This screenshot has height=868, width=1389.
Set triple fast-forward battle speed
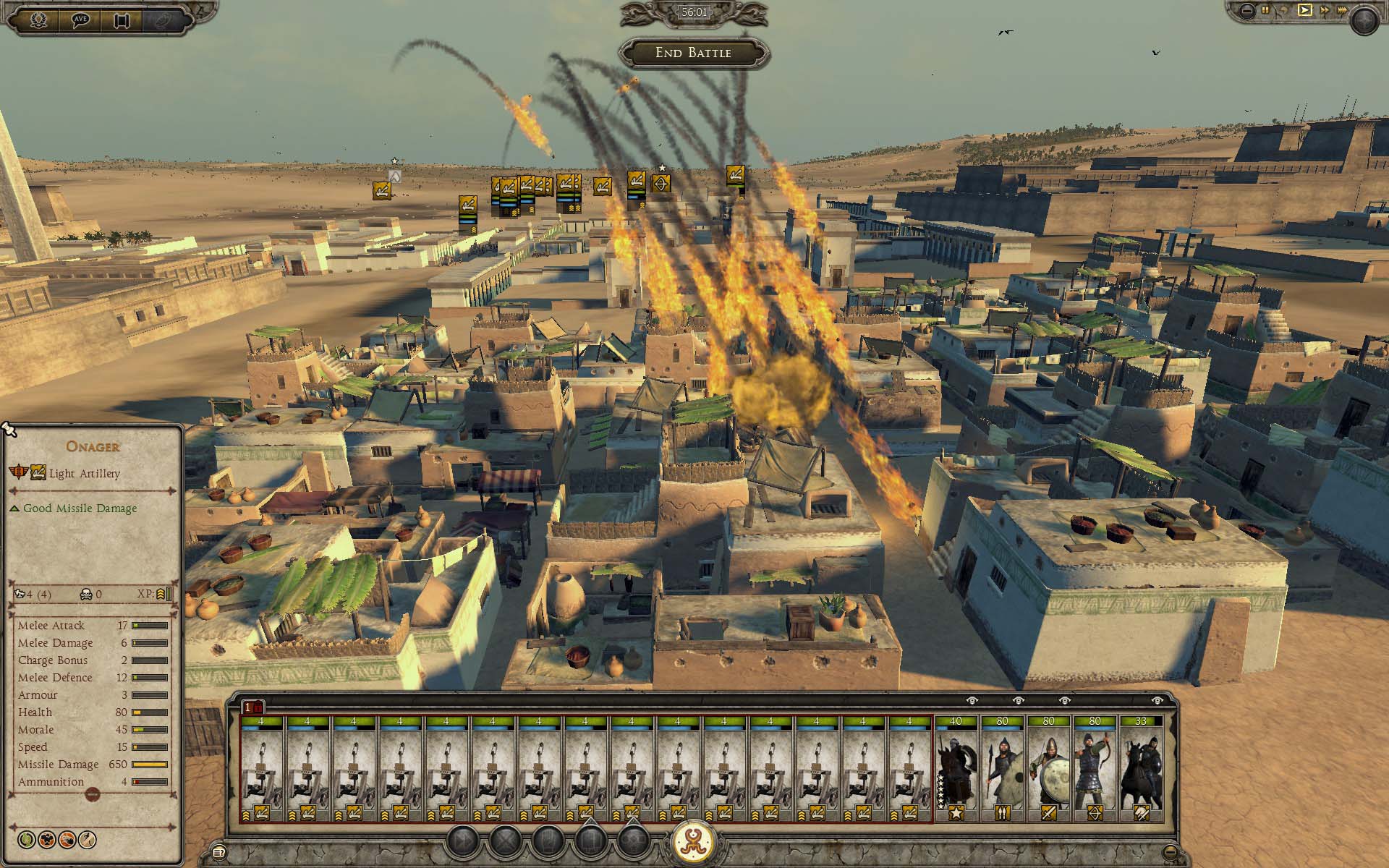1342,10
